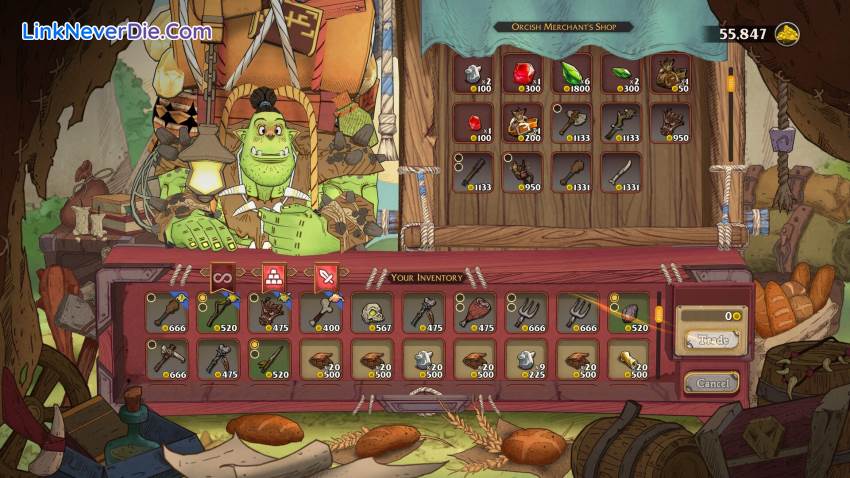850x478 pixels.
Task: Pick the inventory item priced 400
Action: [322, 313]
